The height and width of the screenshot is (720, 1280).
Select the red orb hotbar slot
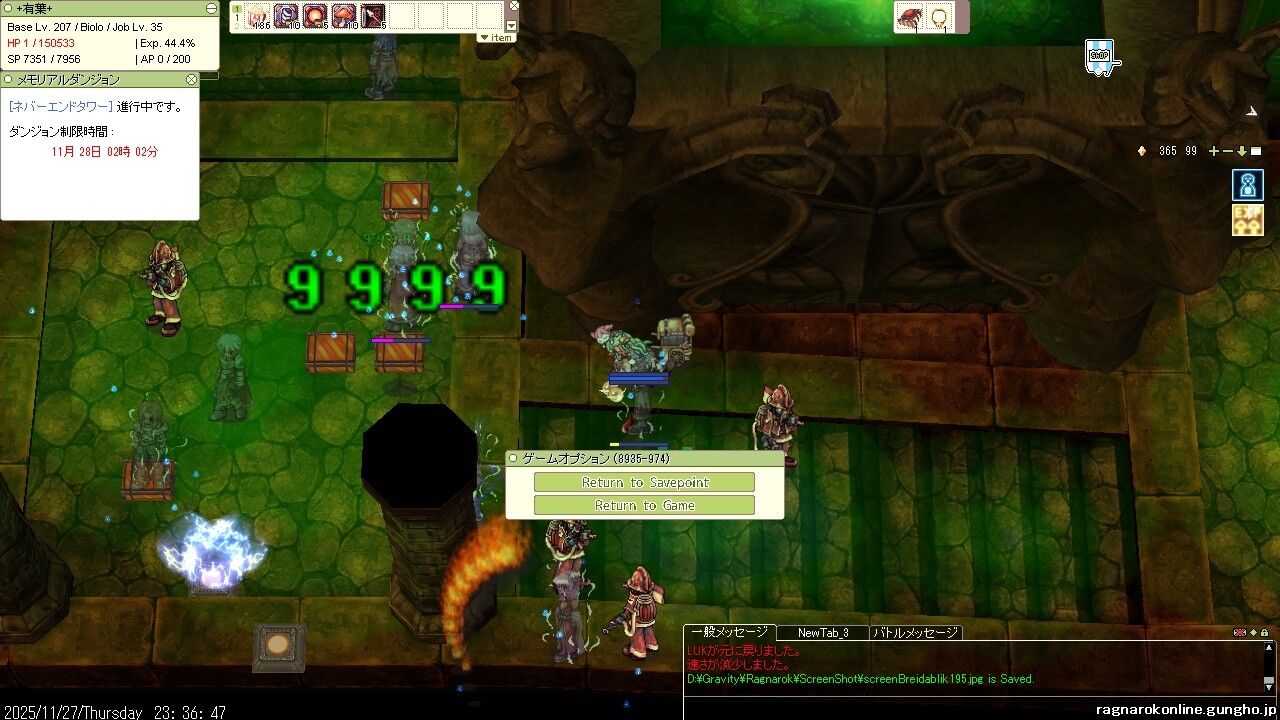point(315,15)
